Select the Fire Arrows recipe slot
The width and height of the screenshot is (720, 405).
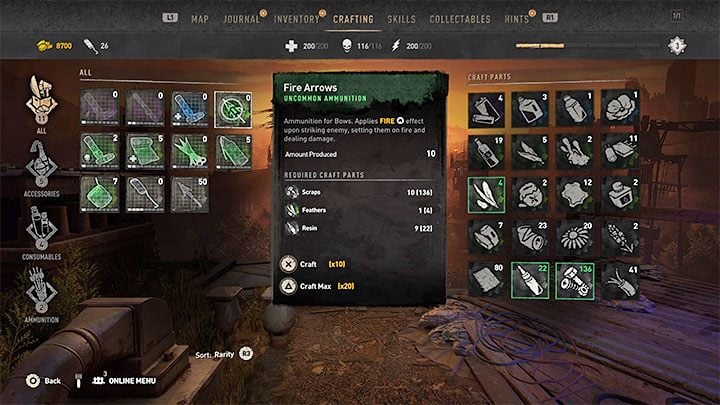tap(233, 106)
